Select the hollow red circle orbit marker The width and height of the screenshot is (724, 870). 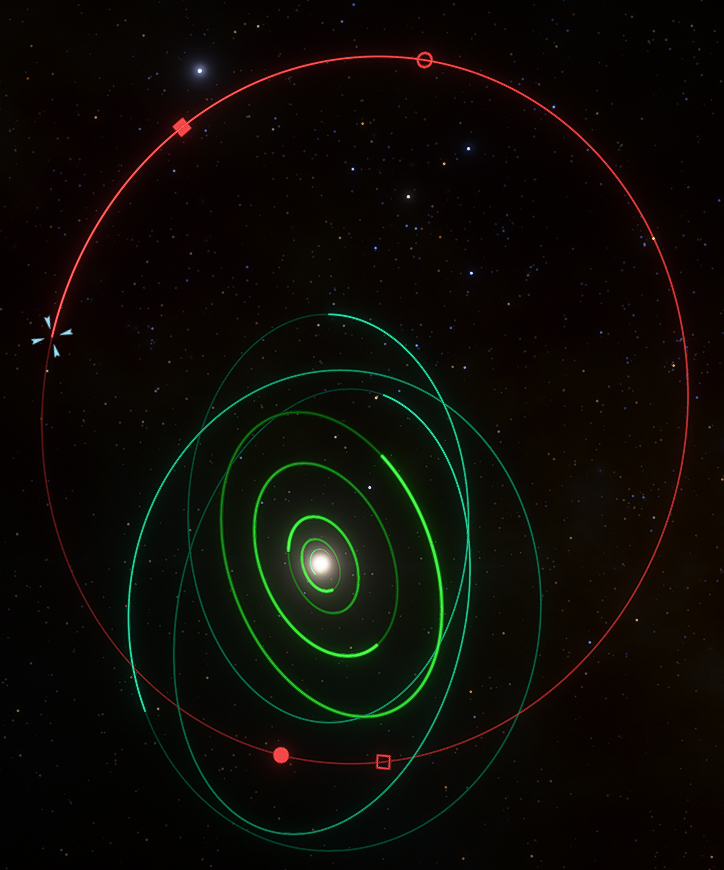click(x=424, y=60)
